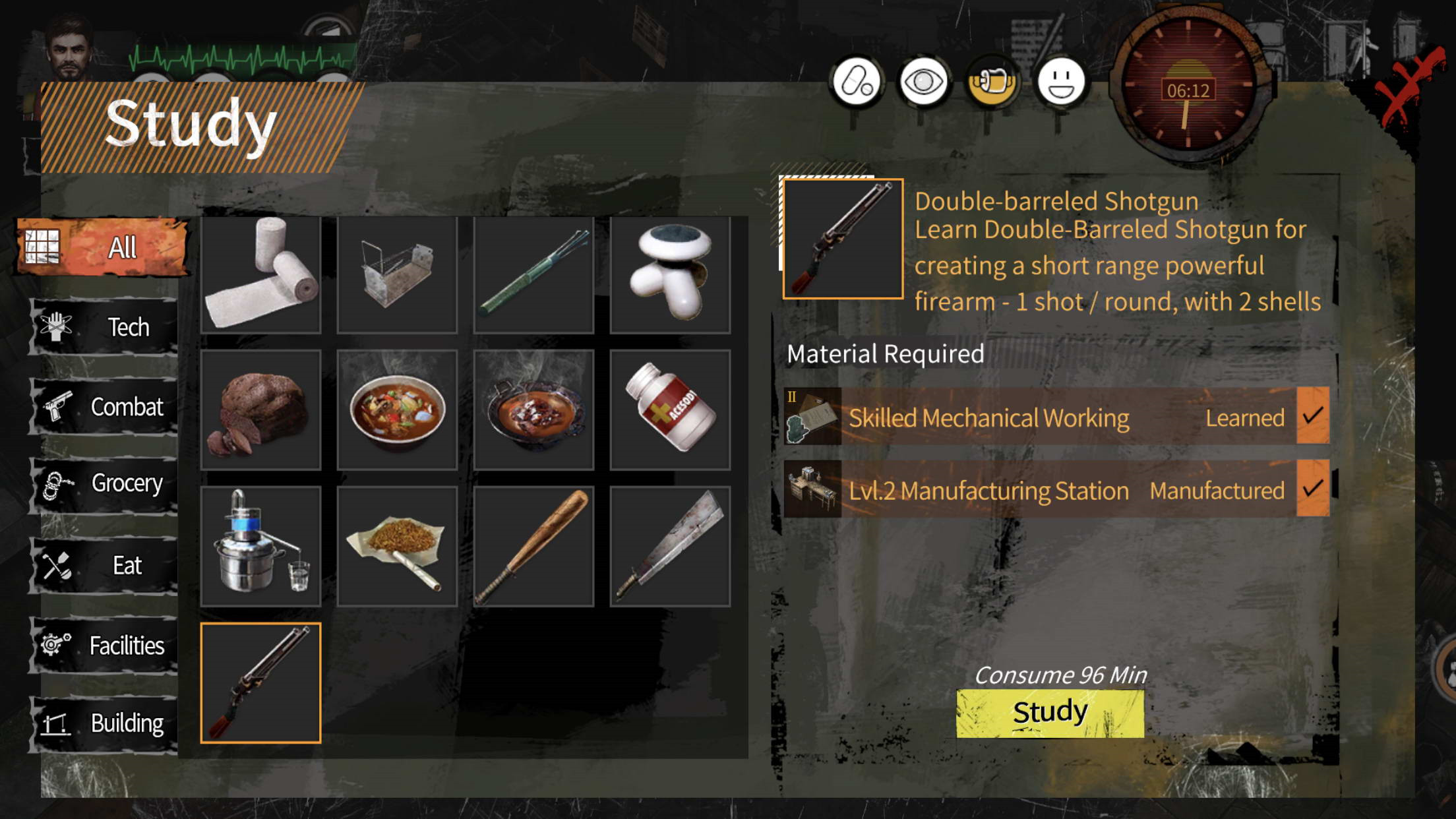Pick the dark bread loaf recipe
The image size is (1456, 819).
point(261,410)
